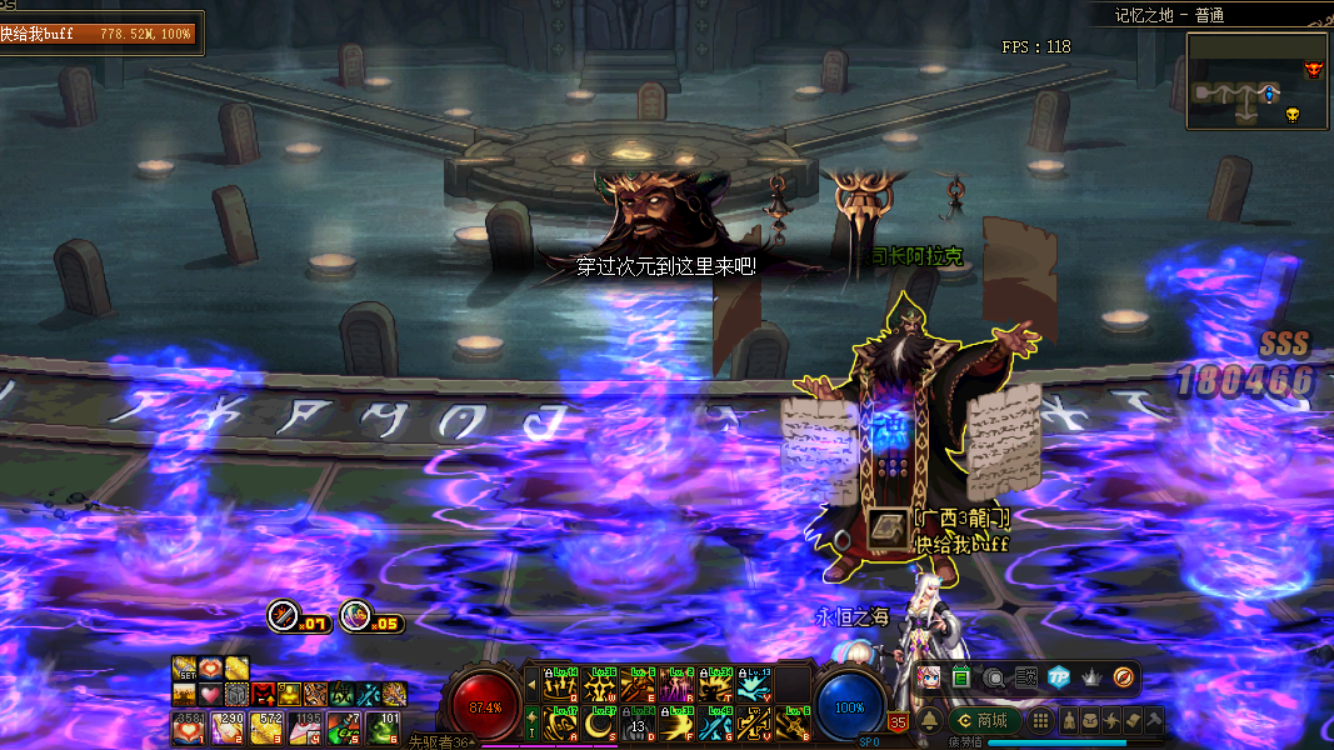This screenshot has height=750, width=1334.
Task: Open the dungeon minimap
Action: click(1257, 81)
